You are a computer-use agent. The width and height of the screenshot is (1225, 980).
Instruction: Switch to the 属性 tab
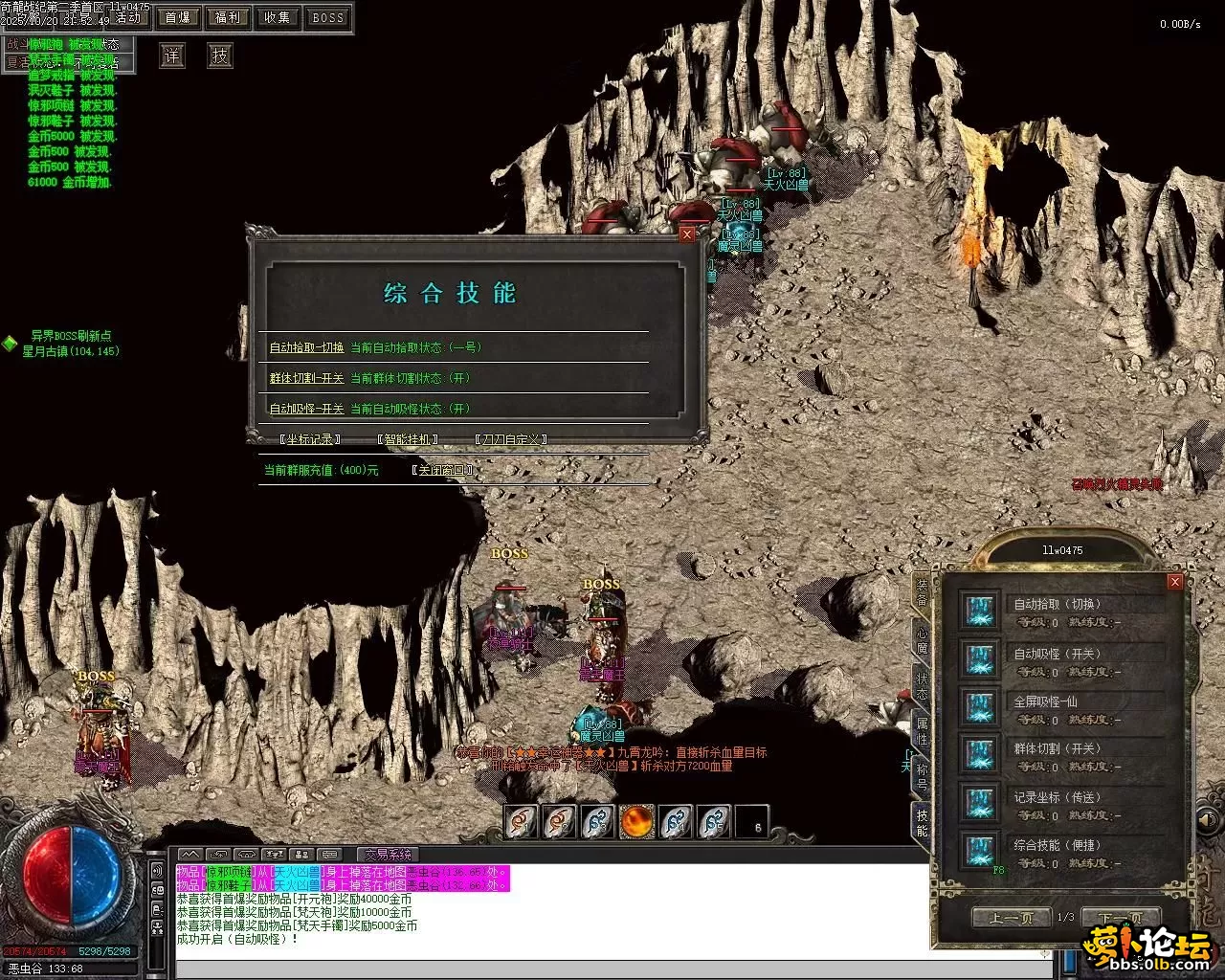tap(922, 730)
